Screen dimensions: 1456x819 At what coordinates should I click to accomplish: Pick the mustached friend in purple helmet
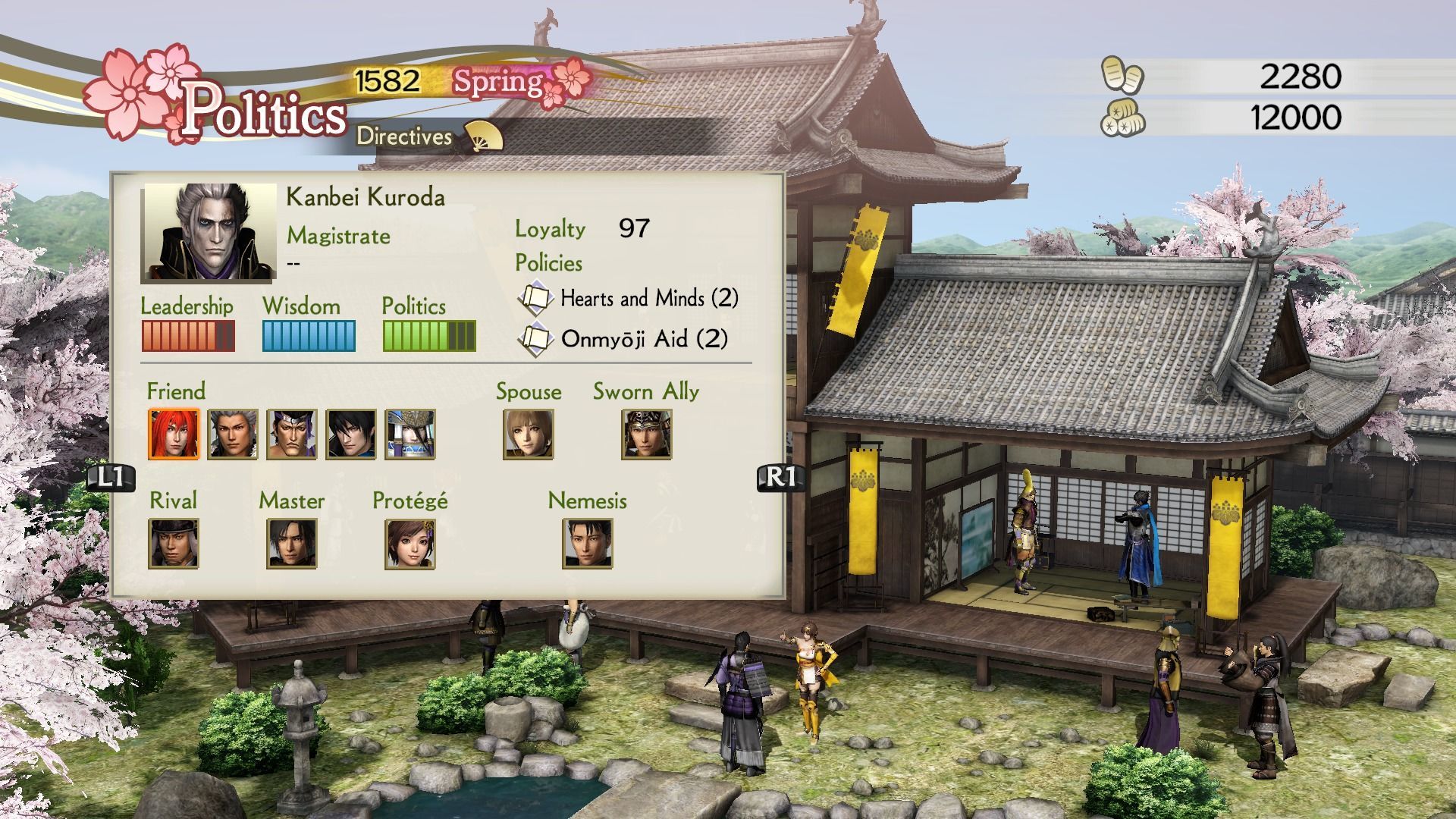[x=292, y=434]
